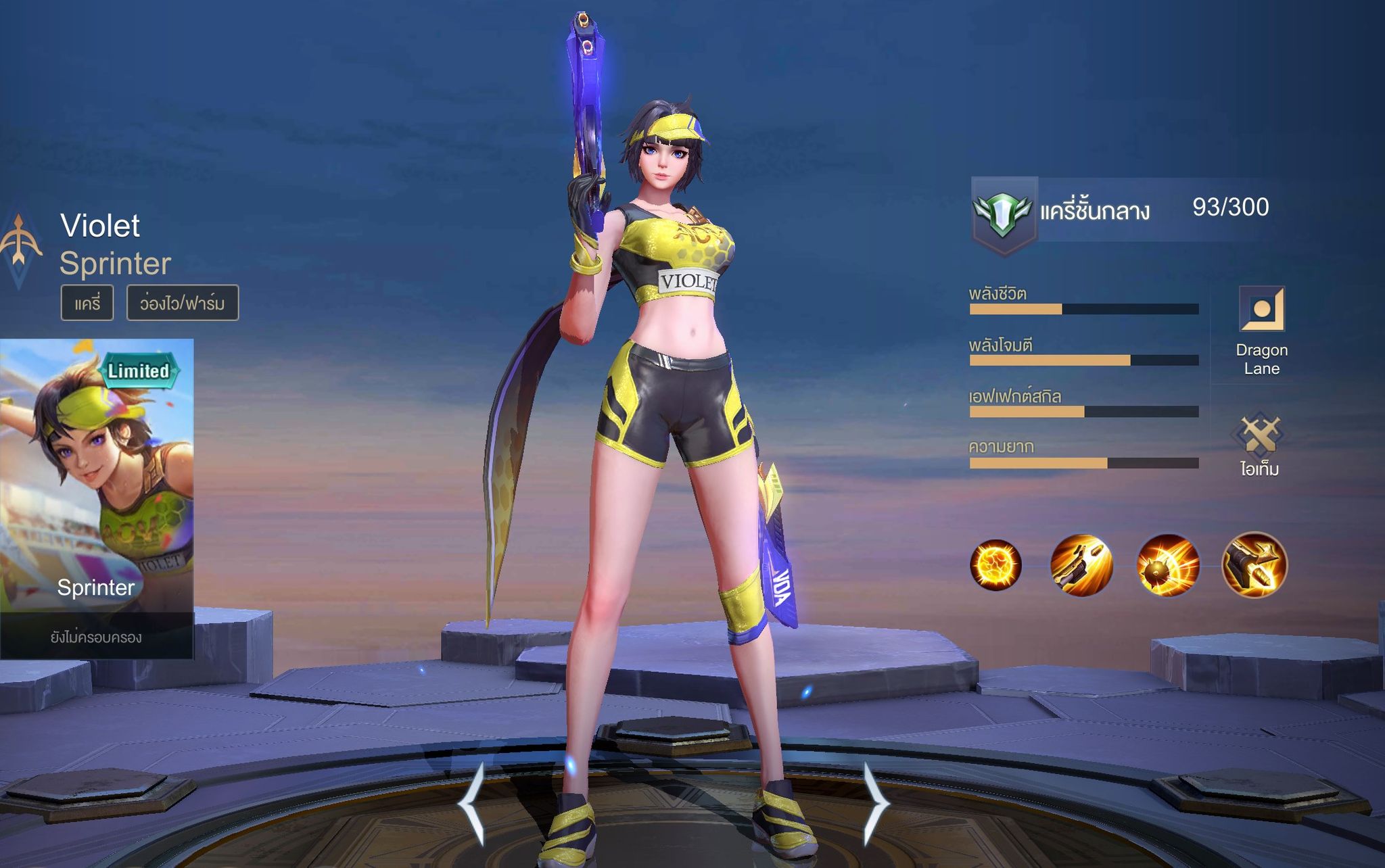
Task: View the grenade explosion skill
Action: click(1168, 564)
